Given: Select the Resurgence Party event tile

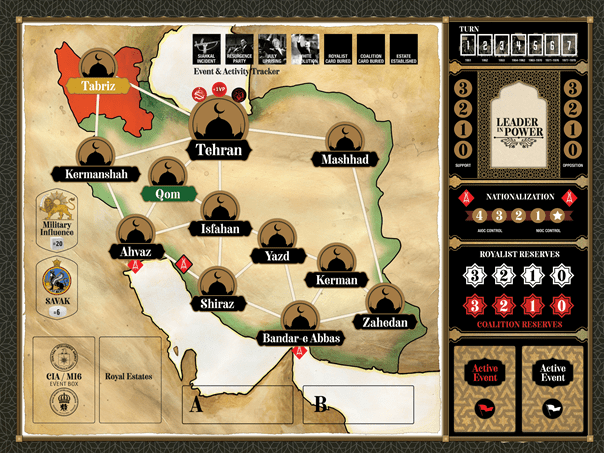Looking at the screenshot, I should click(x=240, y=50).
